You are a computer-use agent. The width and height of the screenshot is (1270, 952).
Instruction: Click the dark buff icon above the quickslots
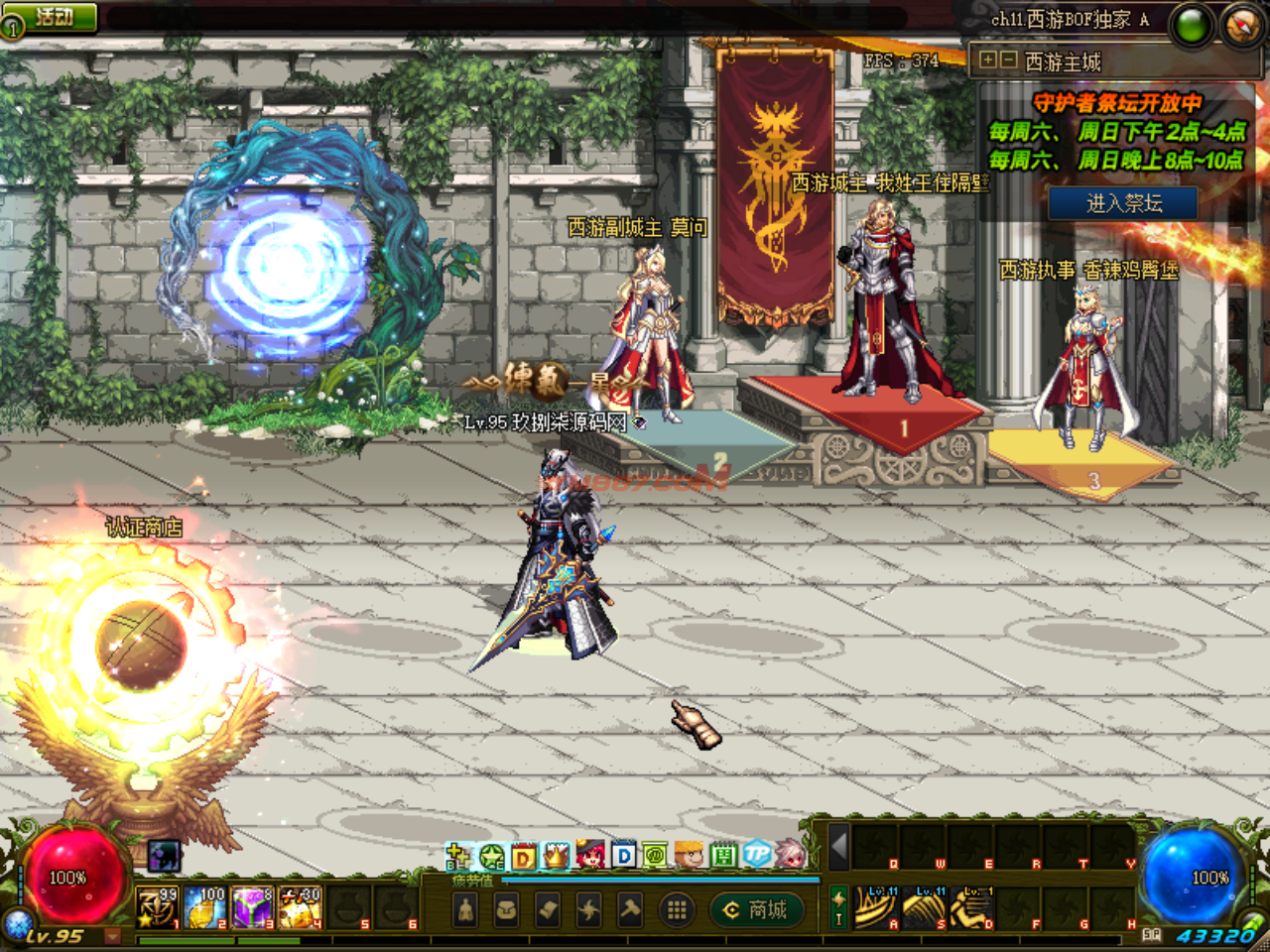[165, 855]
